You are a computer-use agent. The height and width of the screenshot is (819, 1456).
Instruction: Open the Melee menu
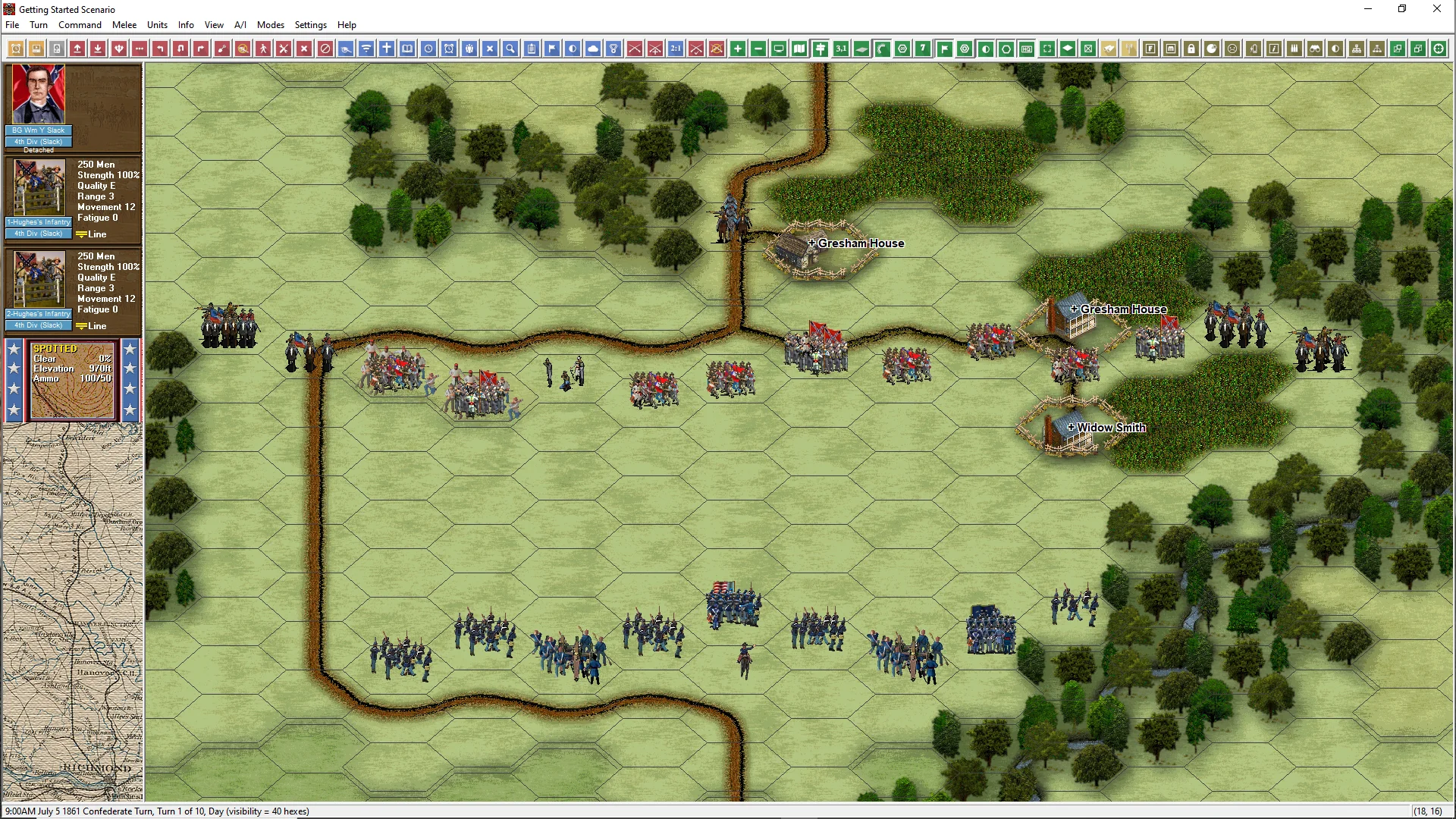coord(124,25)
